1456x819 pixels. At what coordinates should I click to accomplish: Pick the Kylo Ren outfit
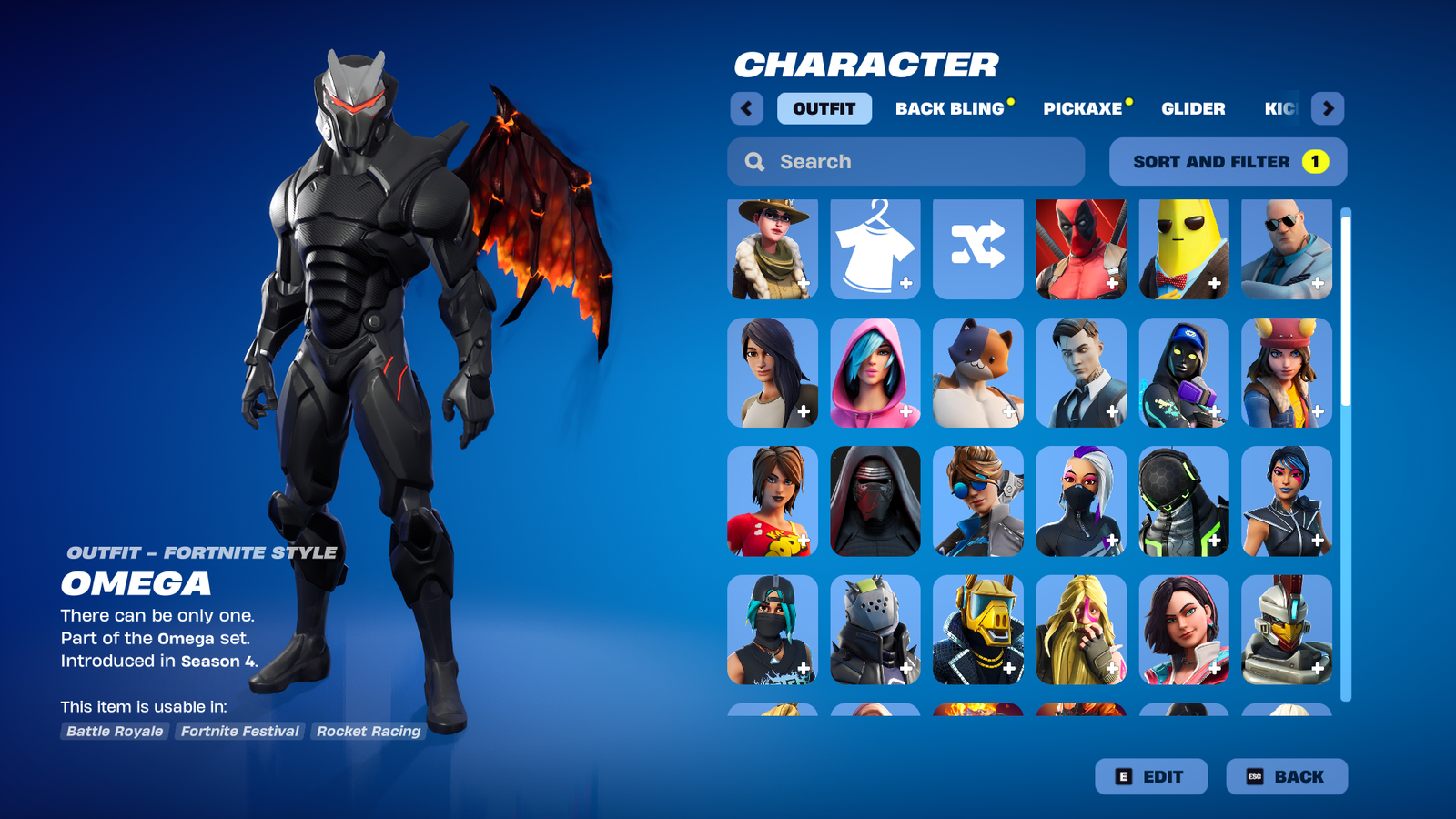[875, 501]
